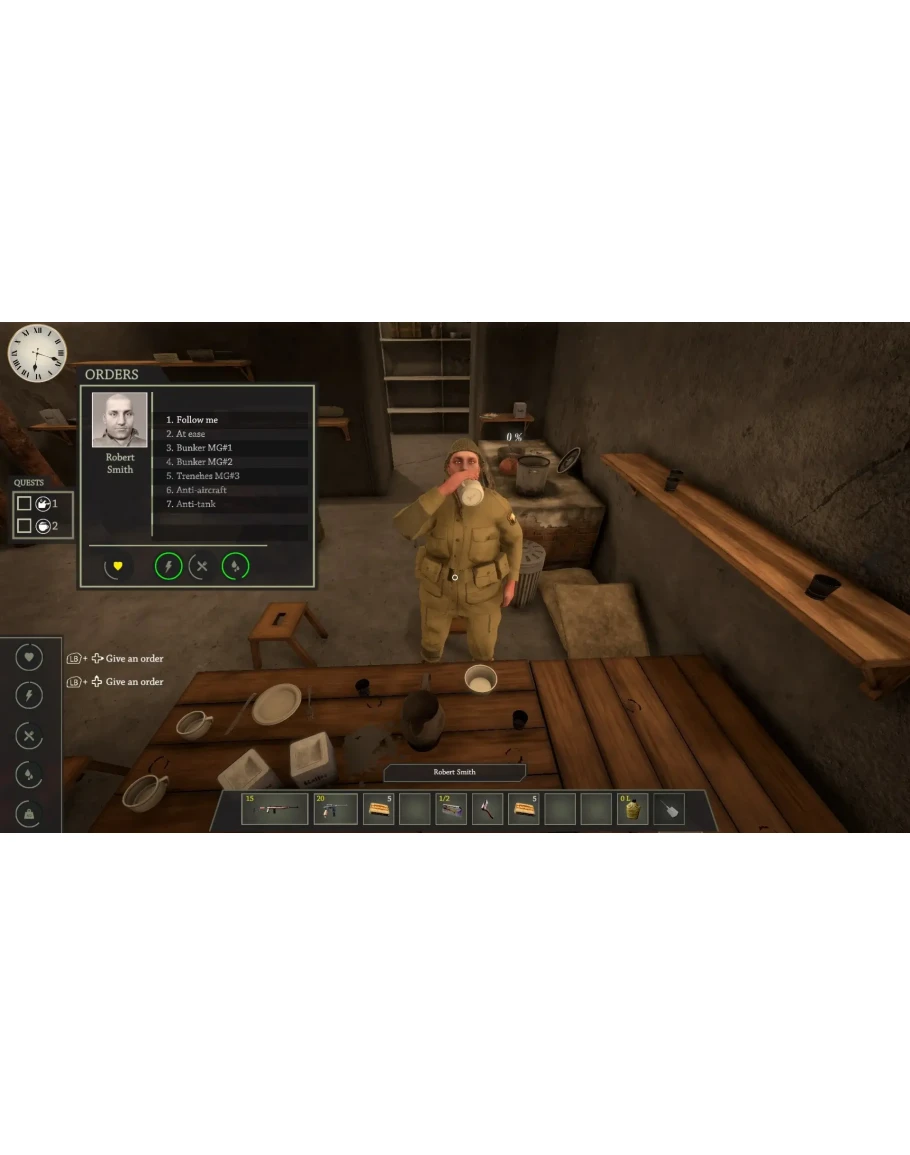Equip the pistol from the hotbar
This screenshot has height=1155, width=910.
(x=335, y=808)
